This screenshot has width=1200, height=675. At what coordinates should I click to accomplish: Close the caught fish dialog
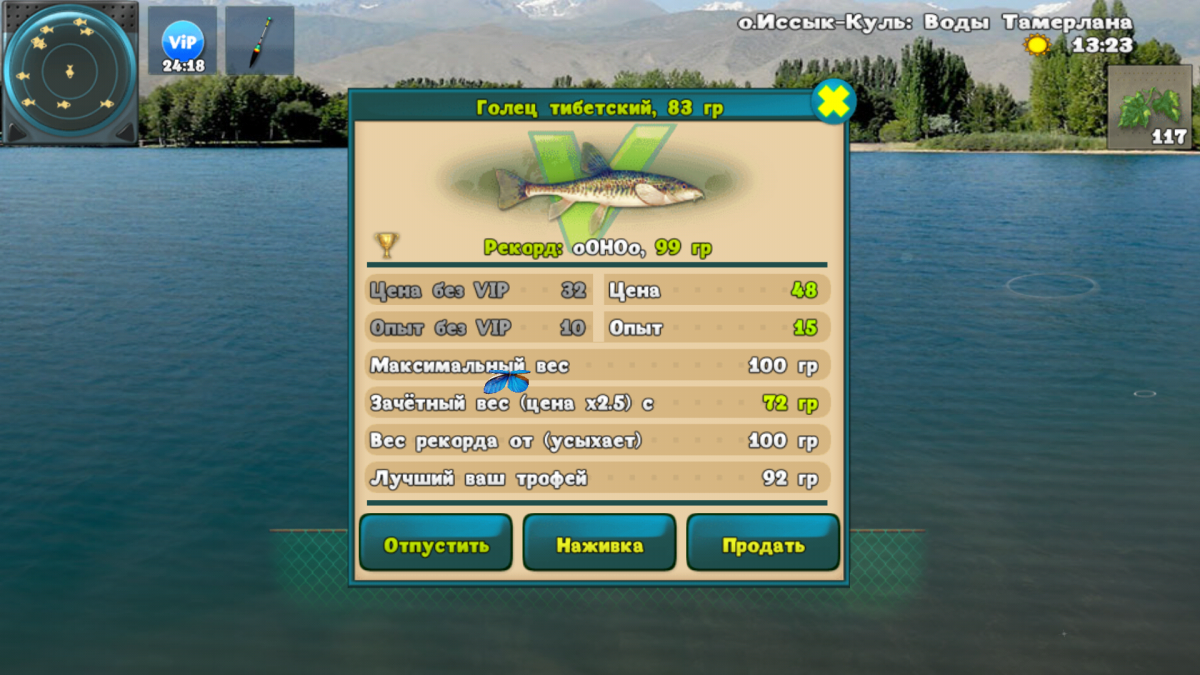coord(832,101)
